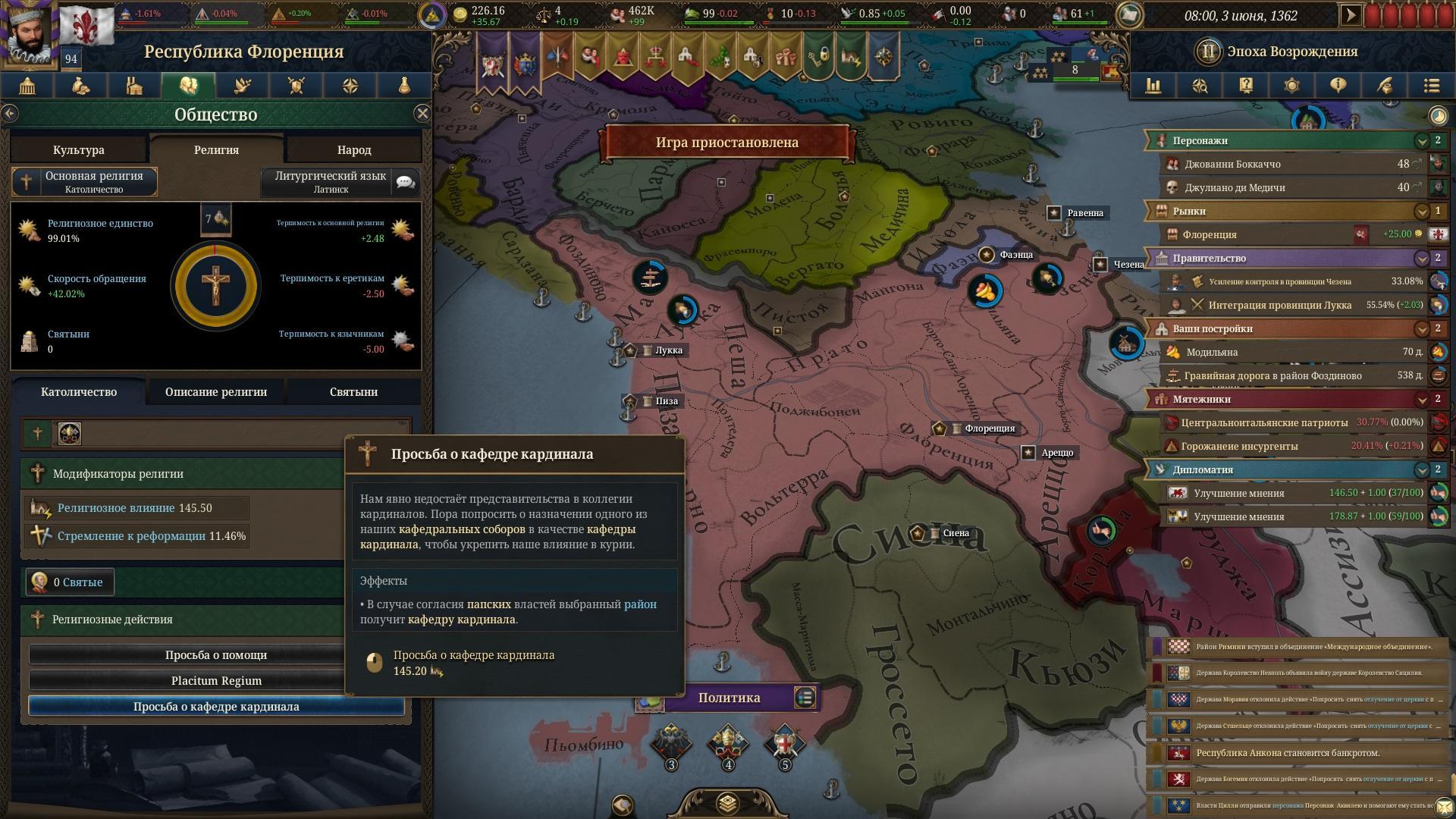The image size is (1456, 819).
Task: Open the Народ tab
Action: point(353,150)
